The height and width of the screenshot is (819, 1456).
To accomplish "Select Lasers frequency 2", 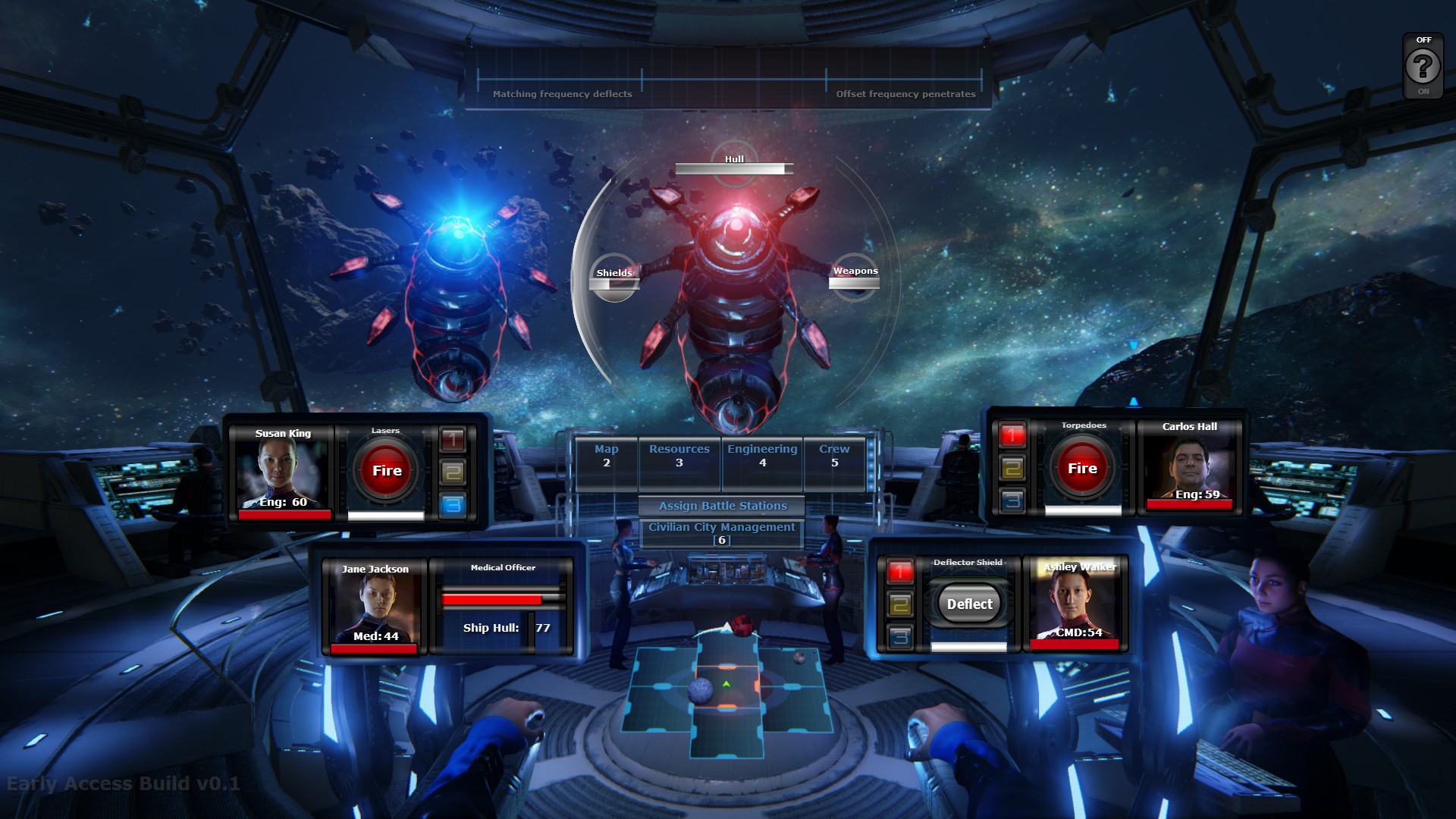I will click(453, 472).
